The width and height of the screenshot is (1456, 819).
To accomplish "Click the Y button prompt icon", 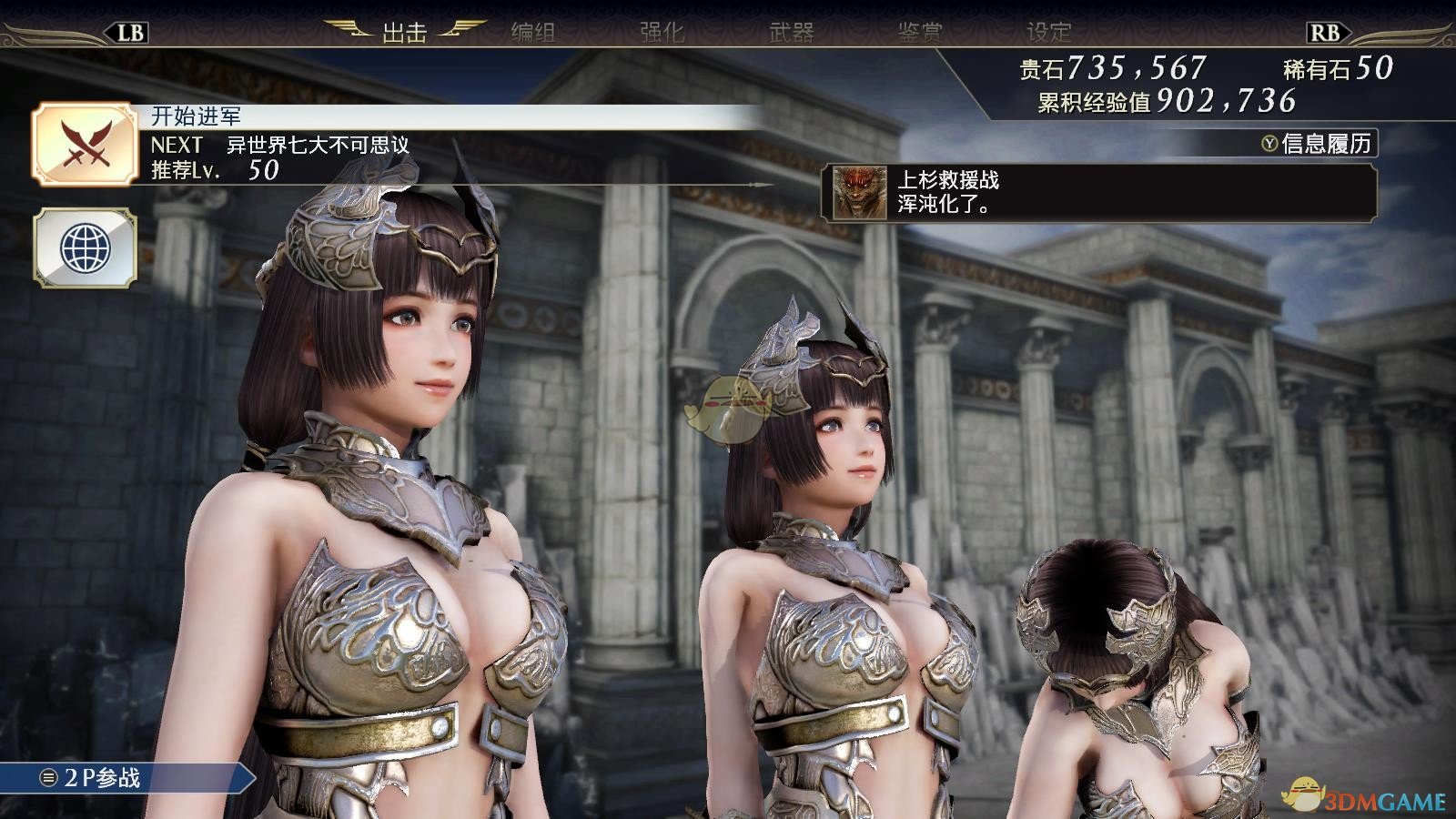I will click(1269, 142).
